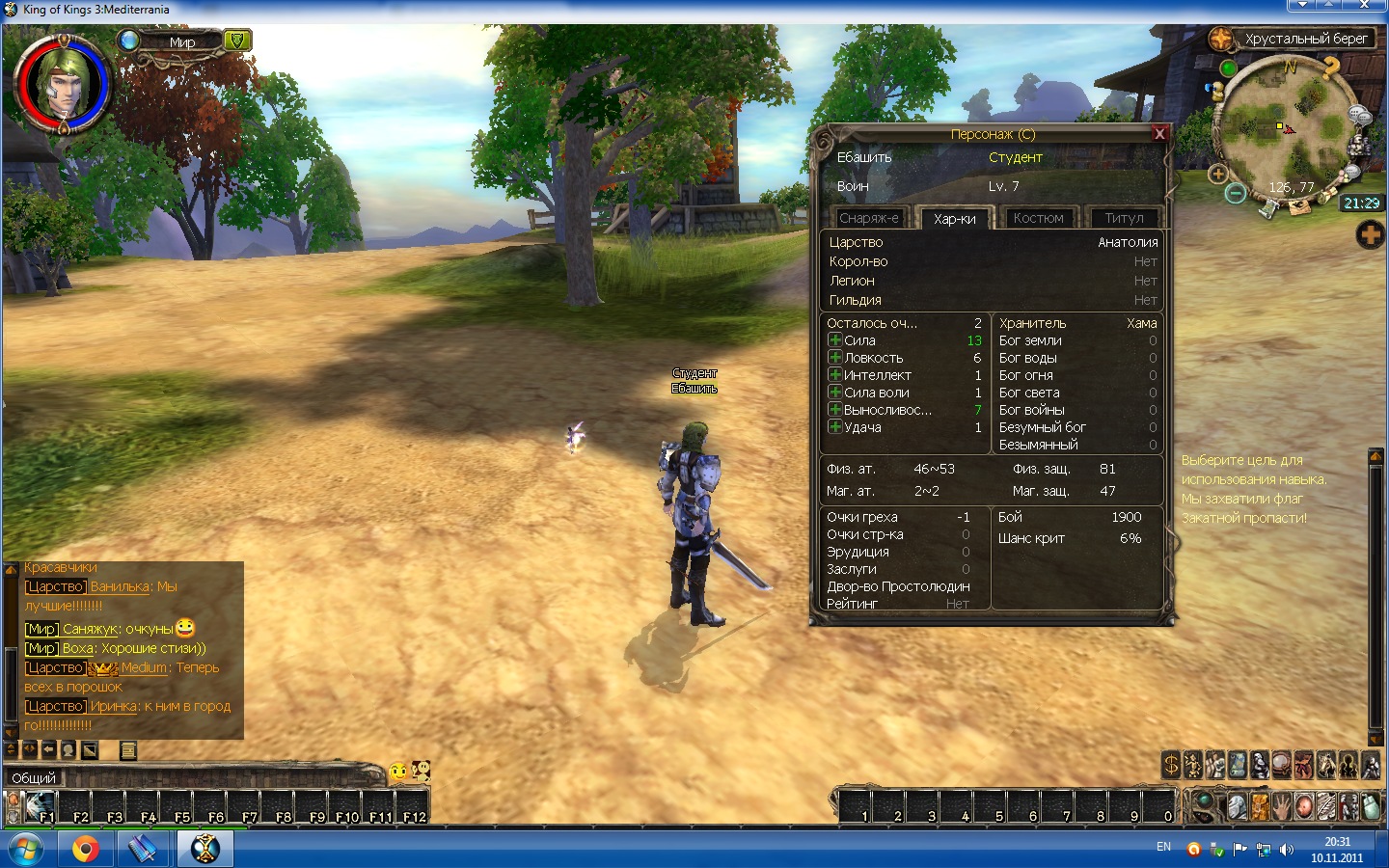1389x868 pixels.
Task: Open the shop with the dollar icon
Action: (x=1171, y=765)
